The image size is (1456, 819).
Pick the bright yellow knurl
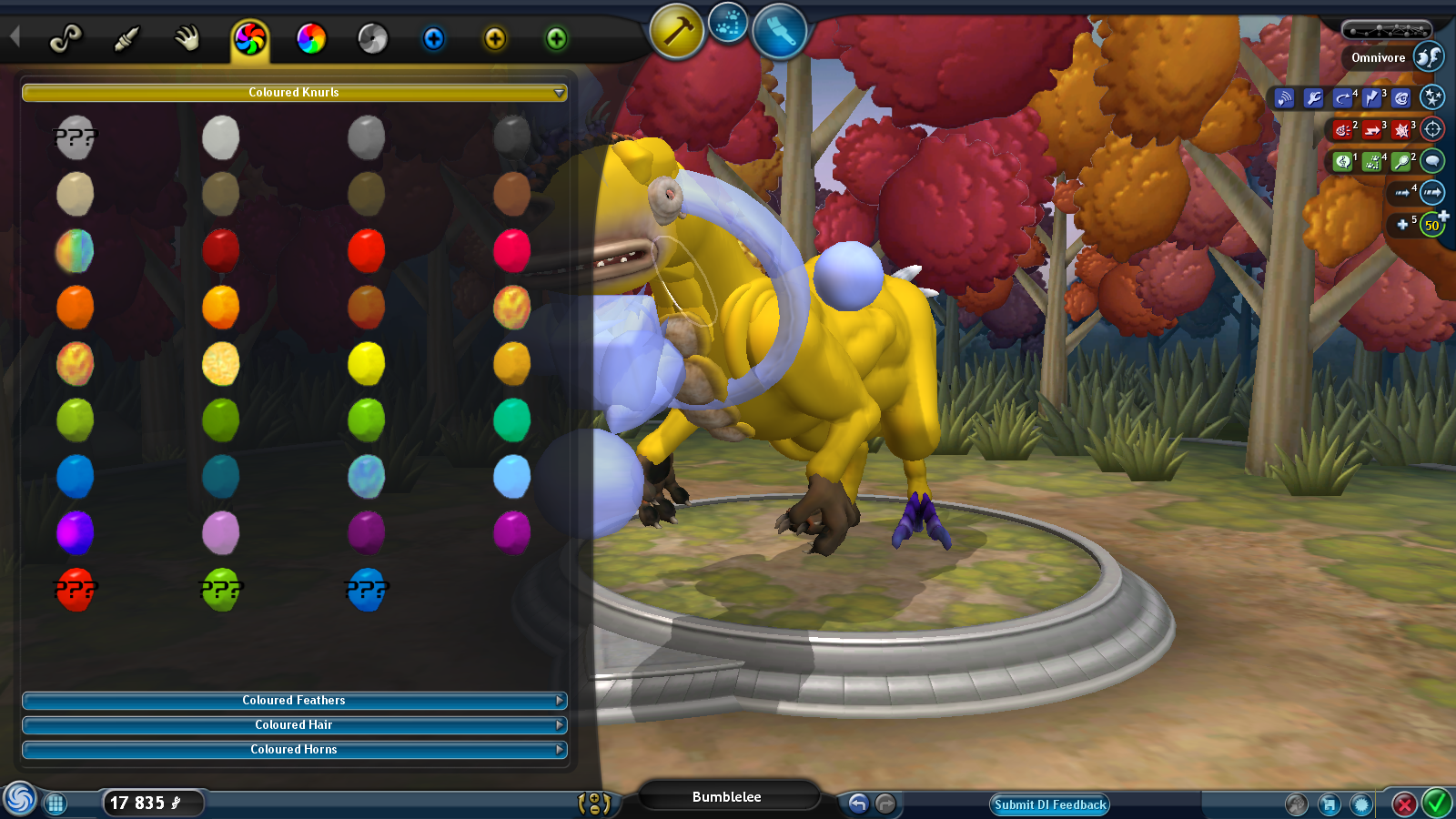(x=366, y=364)
